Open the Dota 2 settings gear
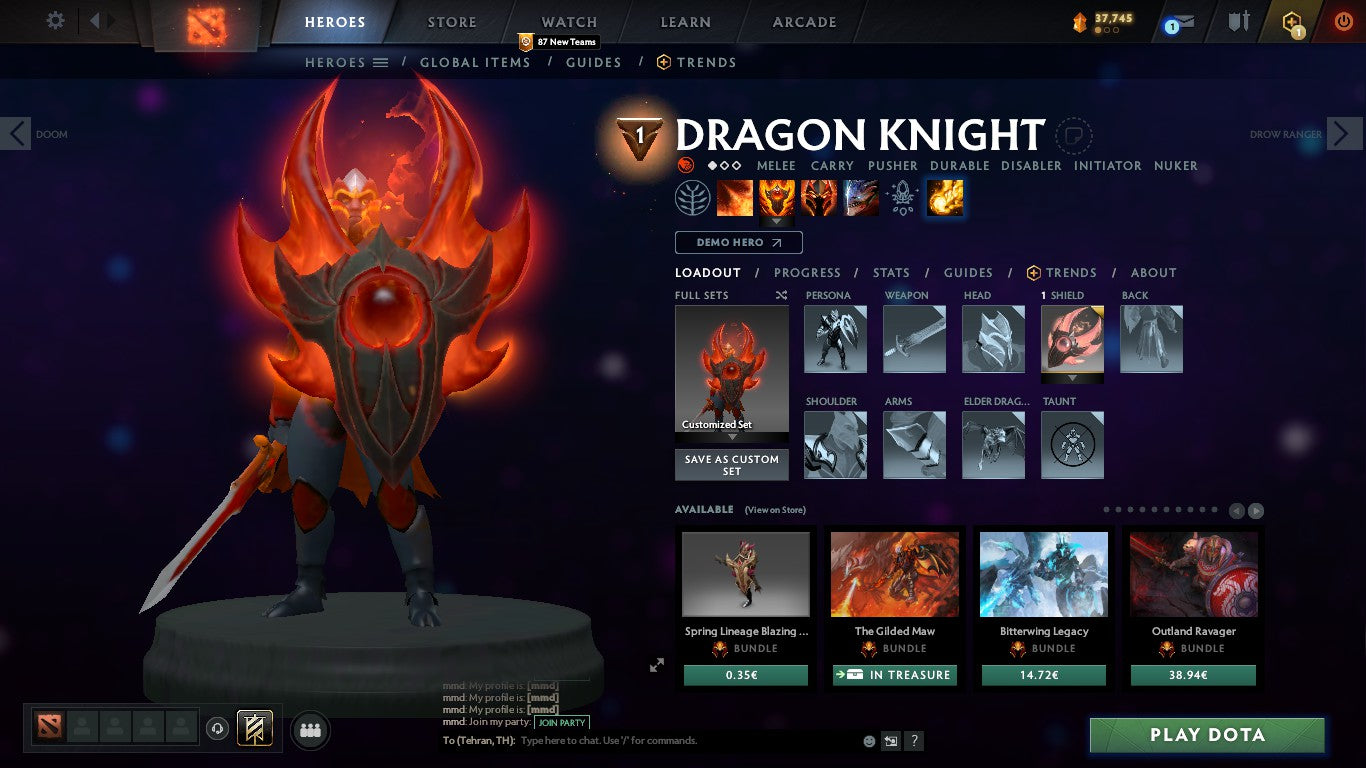1366x768 pixels. point(55,20)
